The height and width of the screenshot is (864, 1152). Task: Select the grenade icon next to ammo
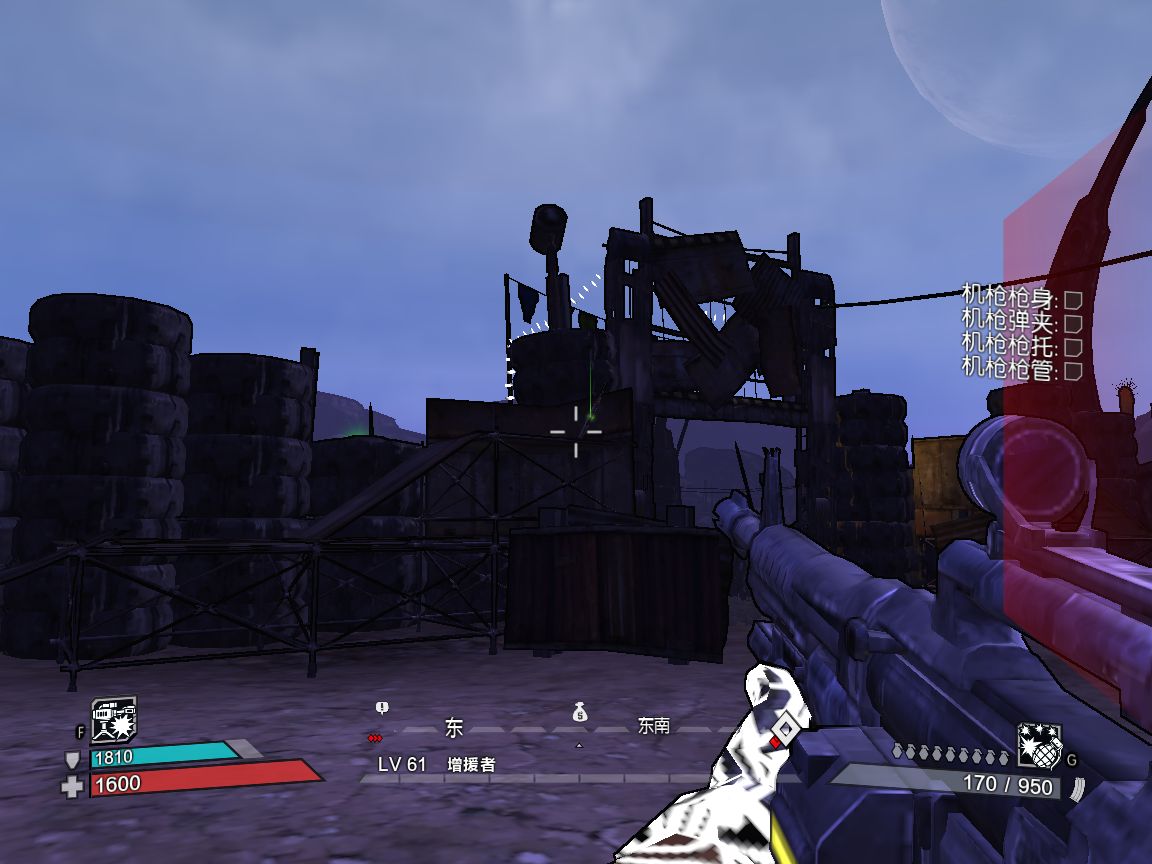click(1039, 745)
